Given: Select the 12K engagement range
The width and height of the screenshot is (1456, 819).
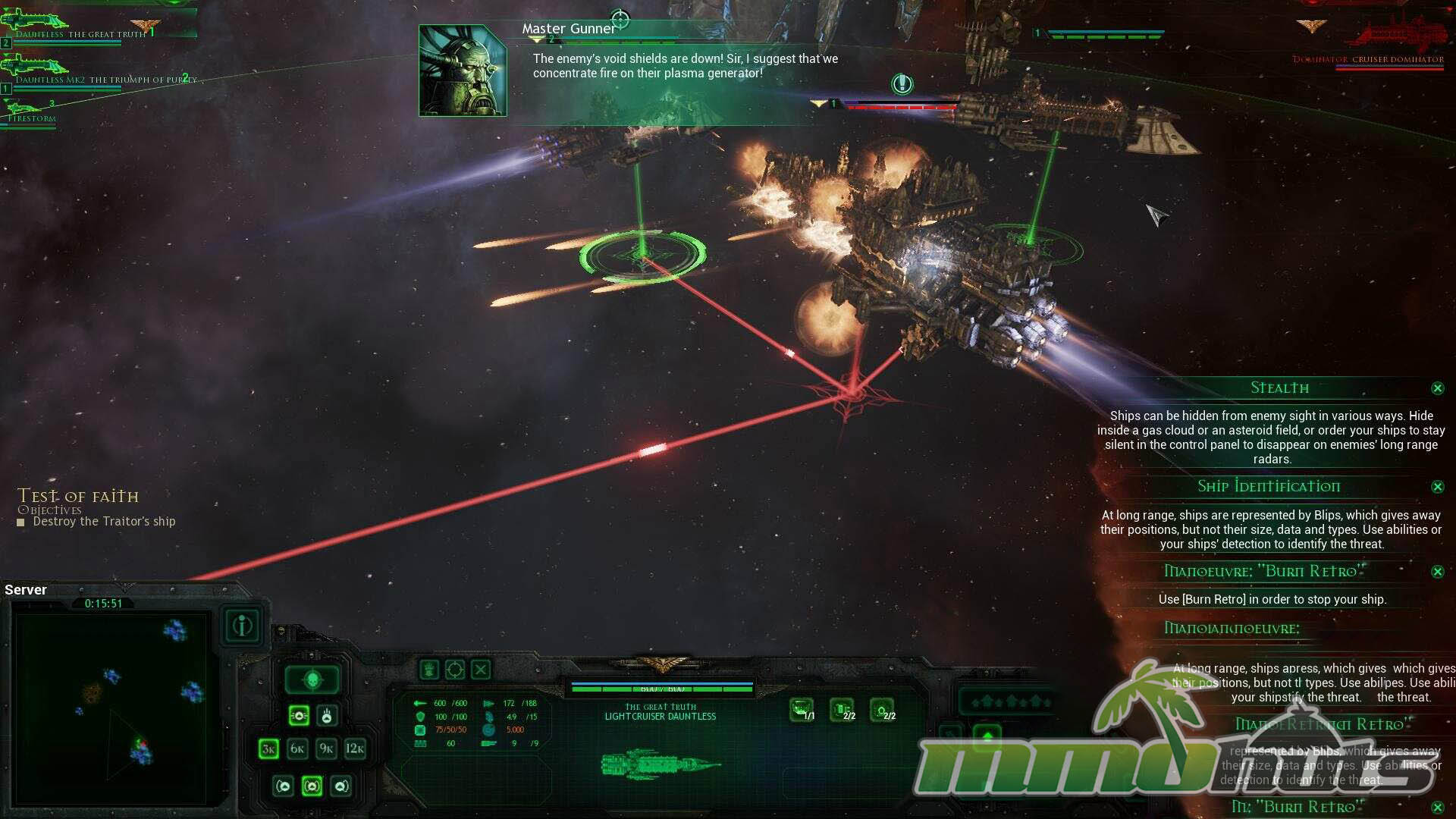Looking at the screenshot, I should click(x=355, y=749).
